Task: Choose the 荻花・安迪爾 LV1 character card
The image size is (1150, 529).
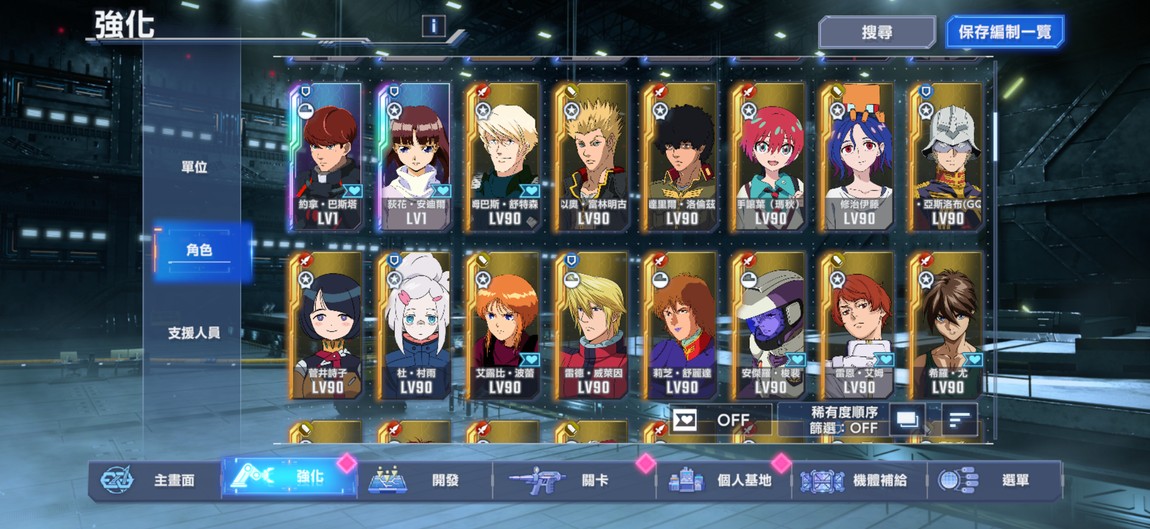Action: (415, 157)
